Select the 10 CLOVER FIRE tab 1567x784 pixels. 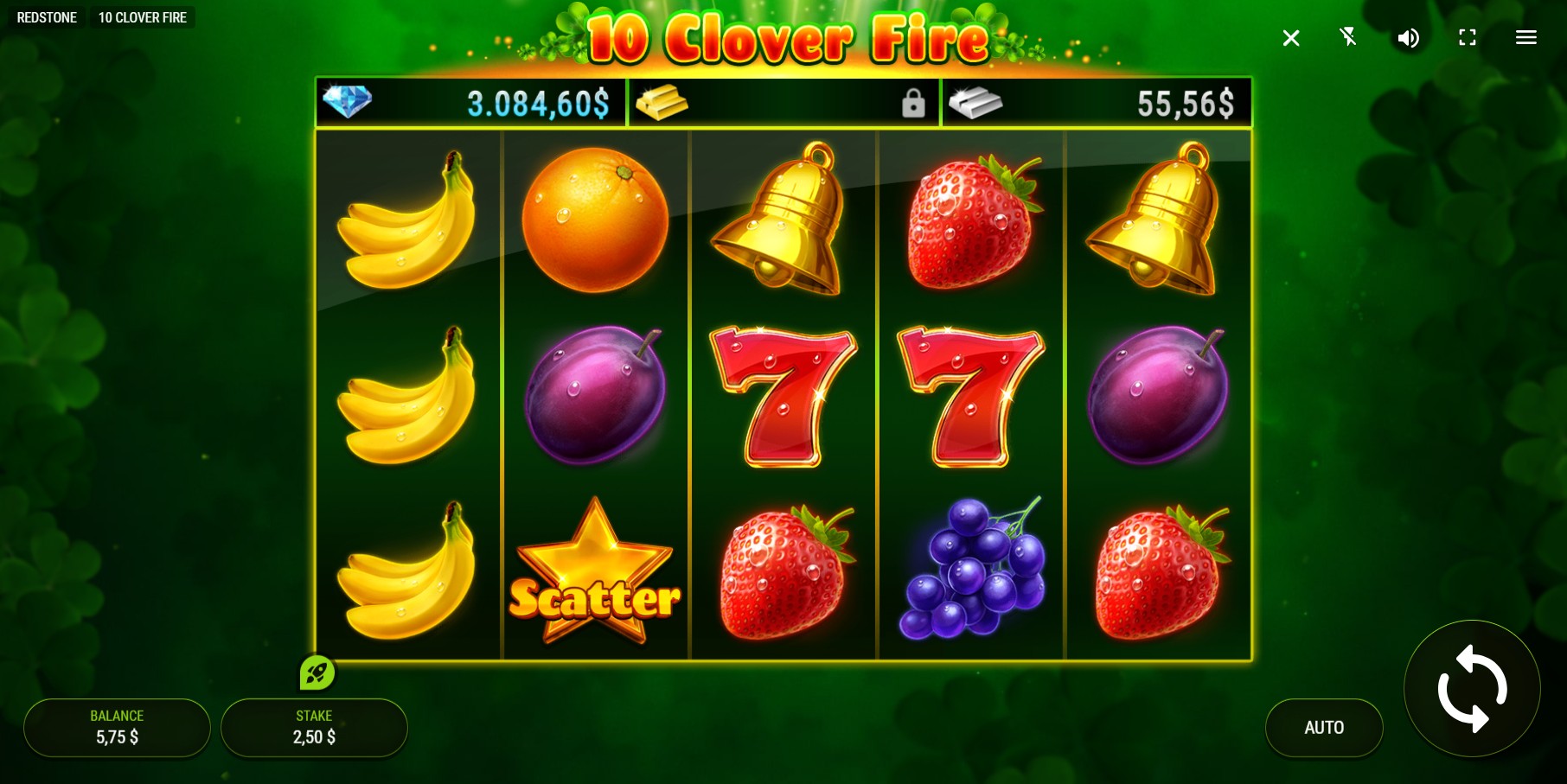click(143, 16)
